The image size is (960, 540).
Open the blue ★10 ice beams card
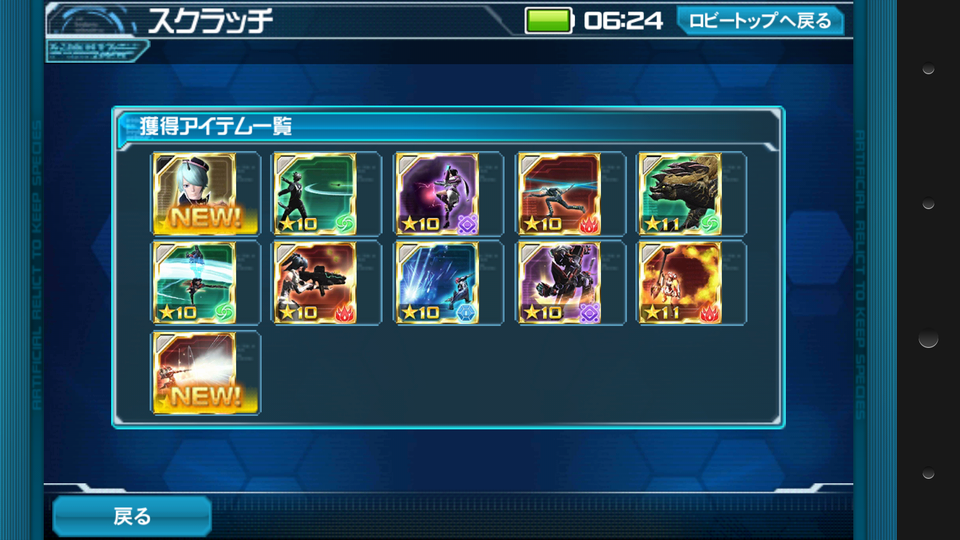tap(437, 282)
